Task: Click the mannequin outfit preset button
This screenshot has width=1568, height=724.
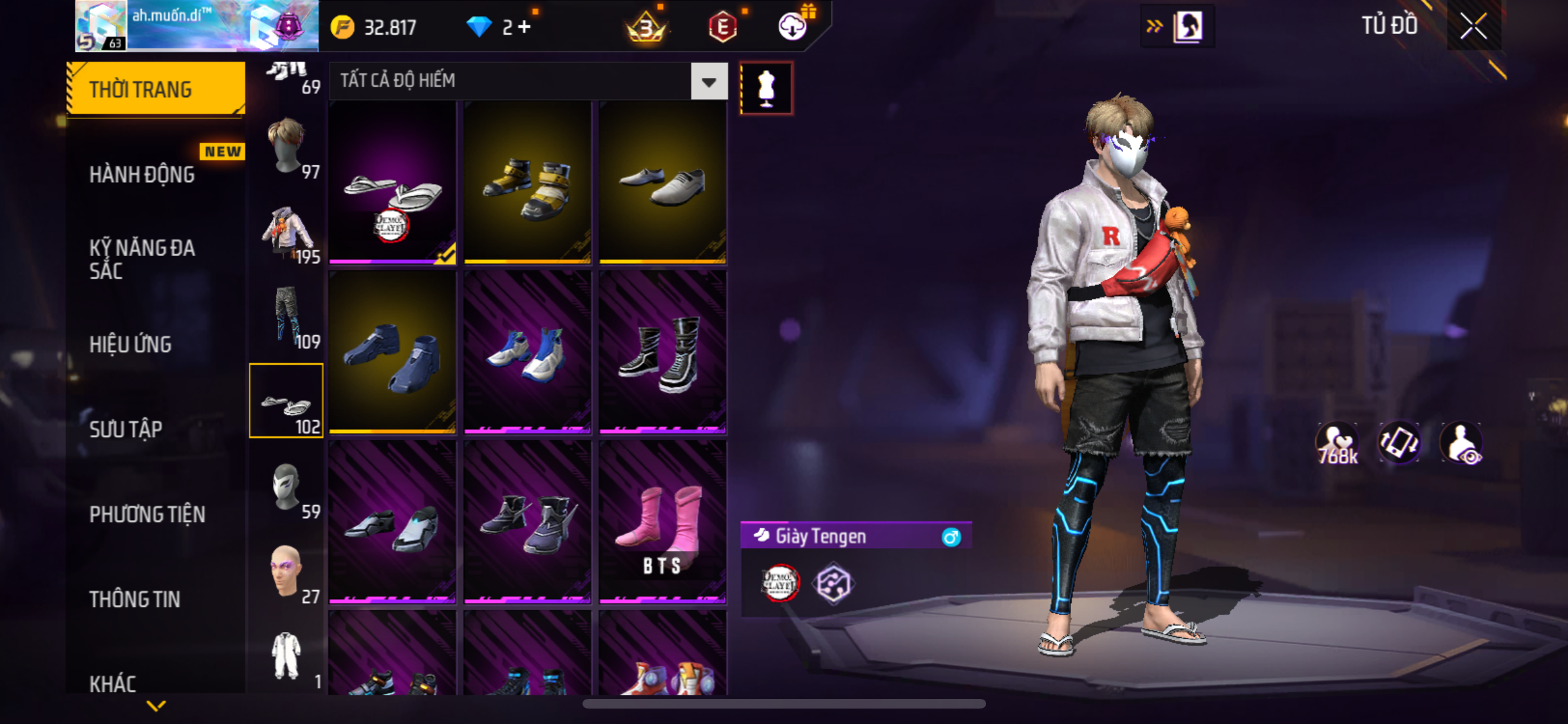Action: pos(766,88)
